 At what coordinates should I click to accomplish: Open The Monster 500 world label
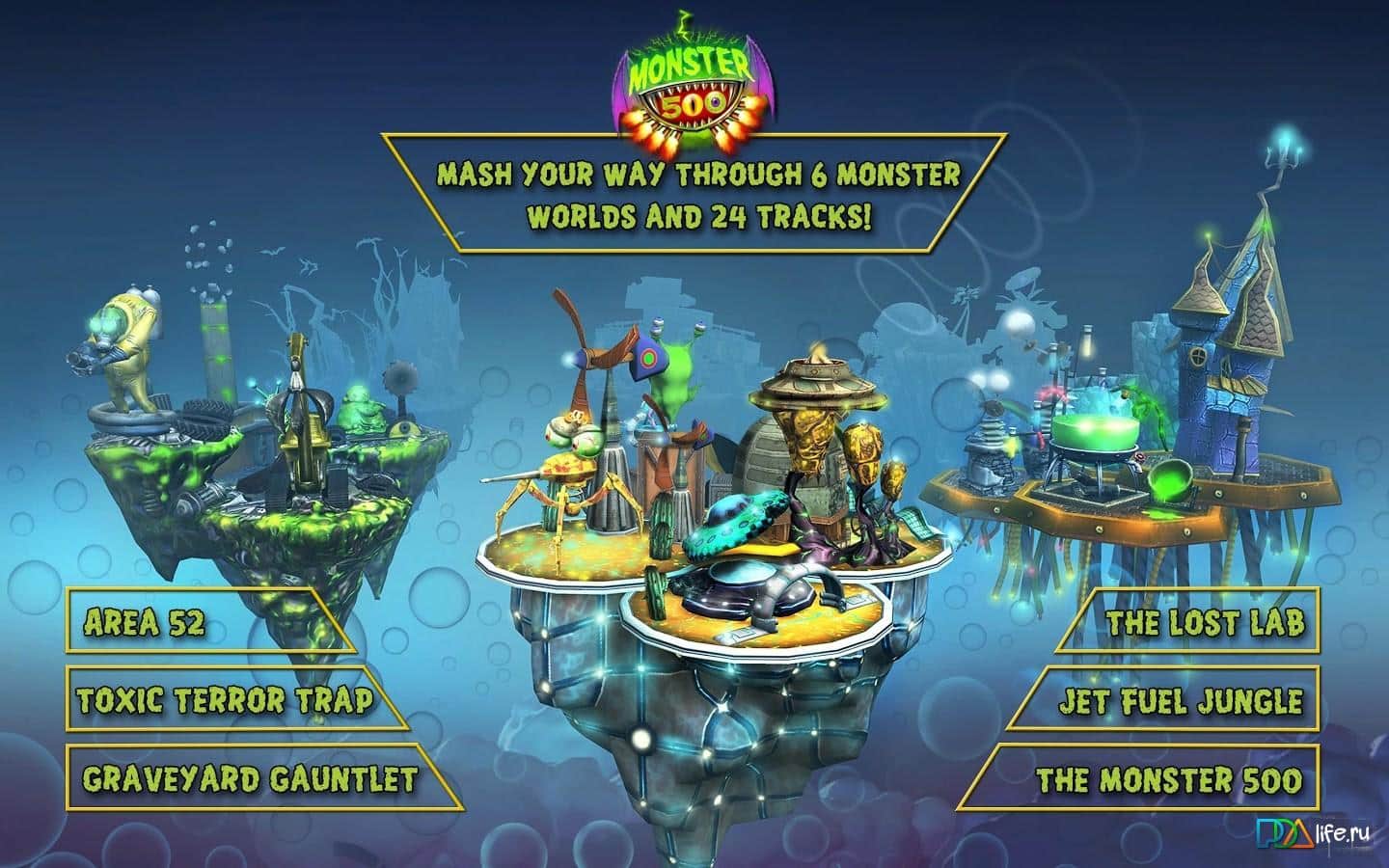click(1167, 778)
